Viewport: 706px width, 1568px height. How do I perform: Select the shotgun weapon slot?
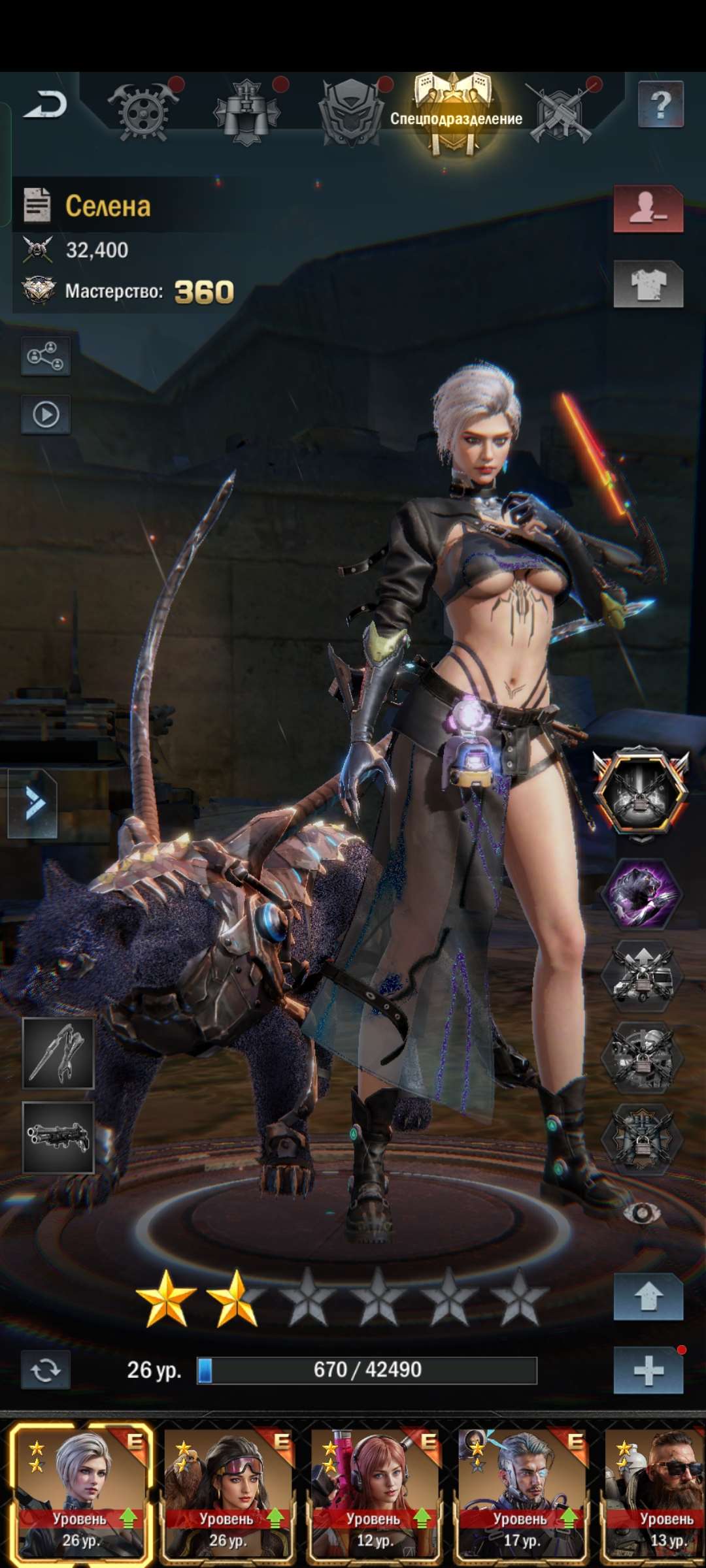[58, 1137]
